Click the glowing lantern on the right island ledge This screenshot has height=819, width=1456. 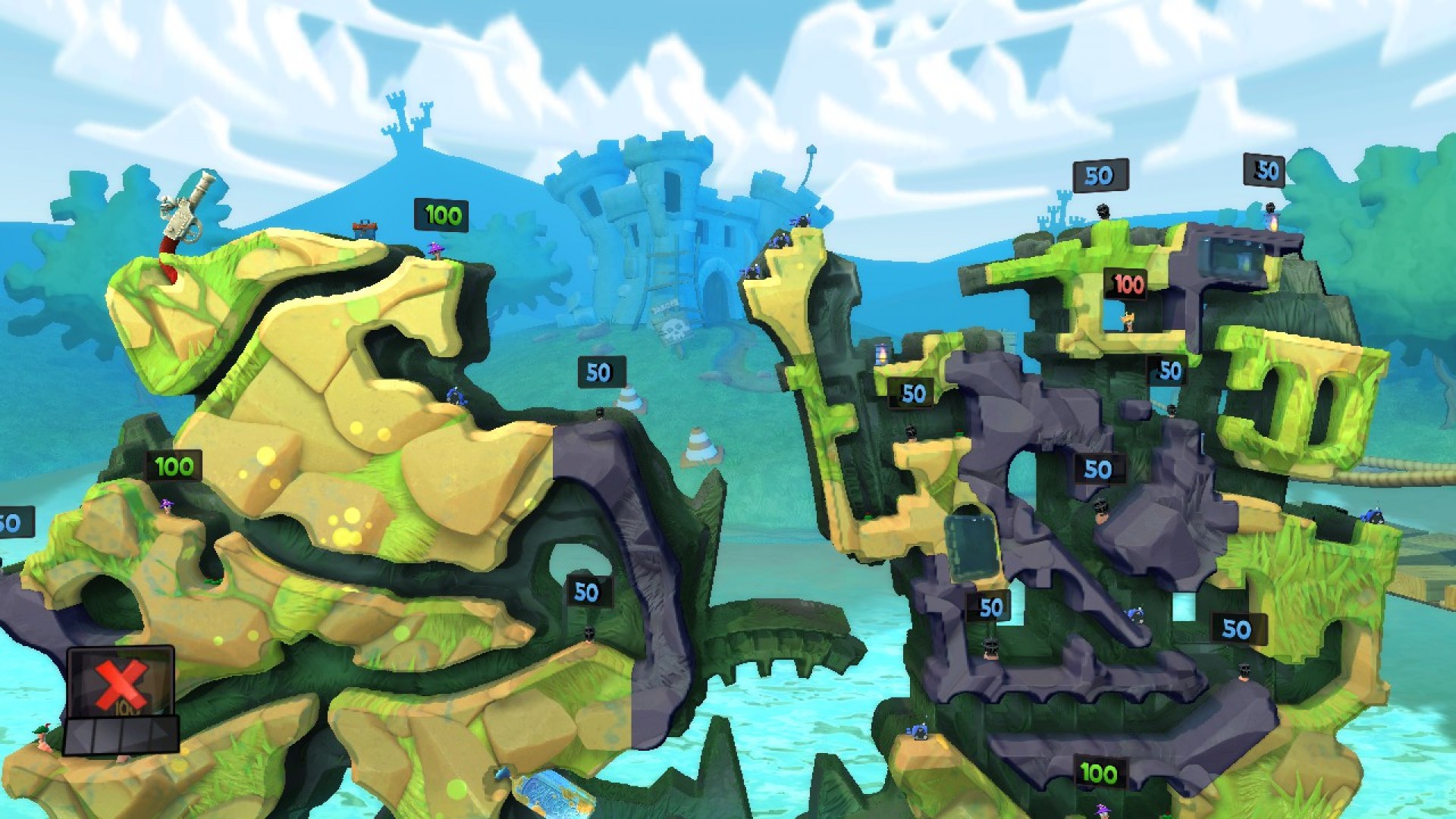[881, 353]
